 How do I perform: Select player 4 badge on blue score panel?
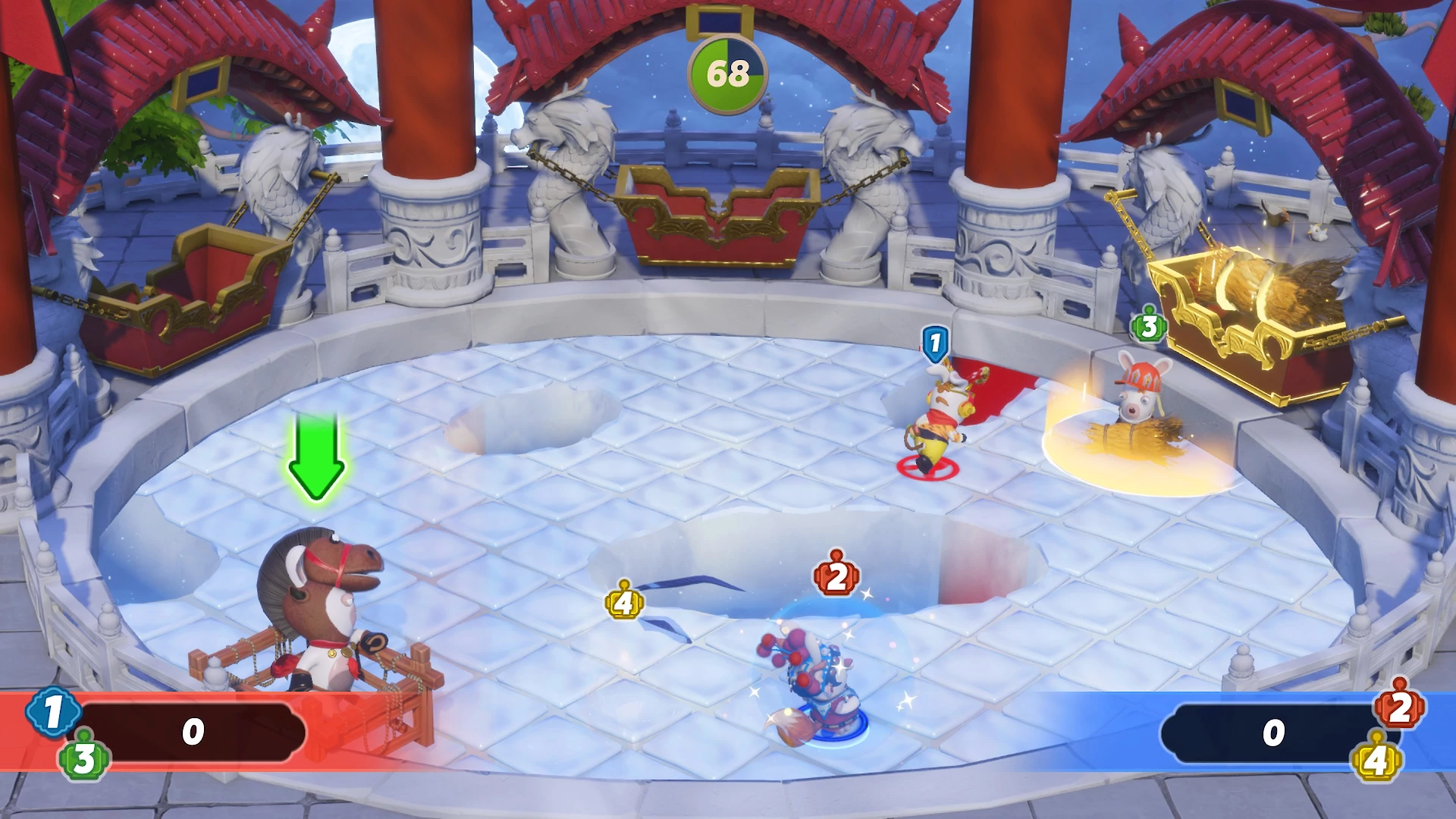(x=1377, y=759)
